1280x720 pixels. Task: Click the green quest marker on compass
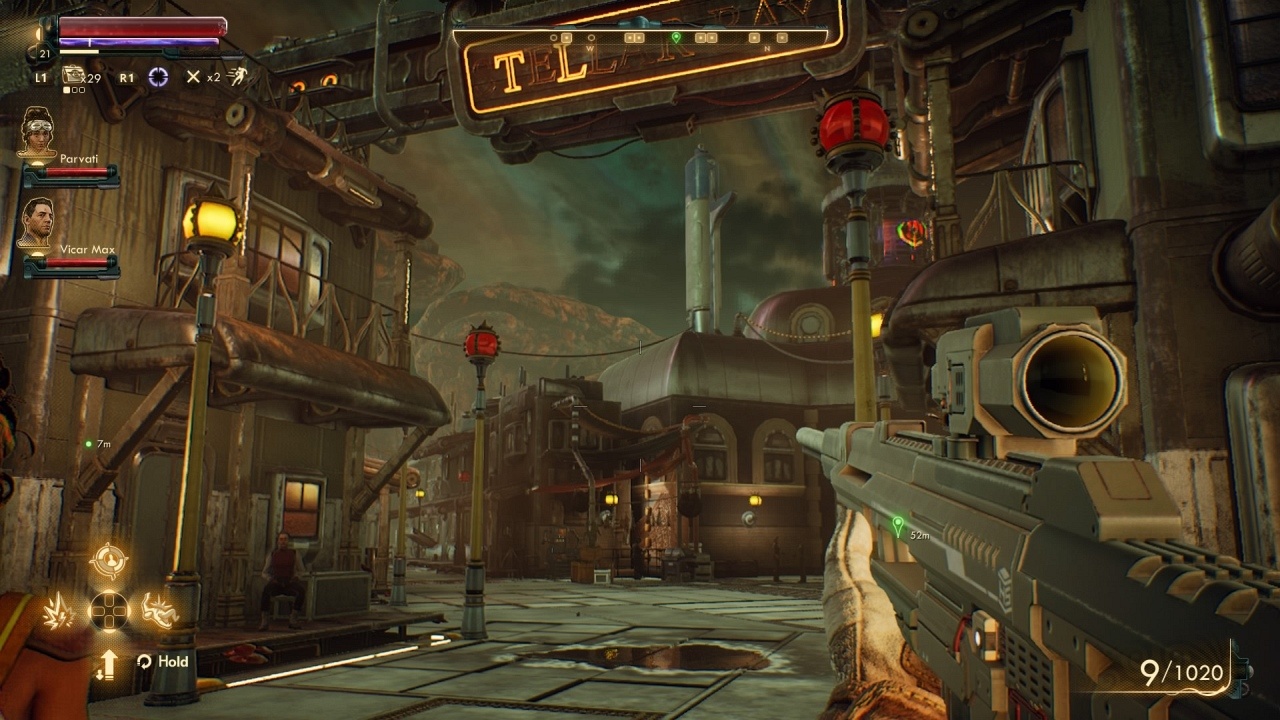676,38
